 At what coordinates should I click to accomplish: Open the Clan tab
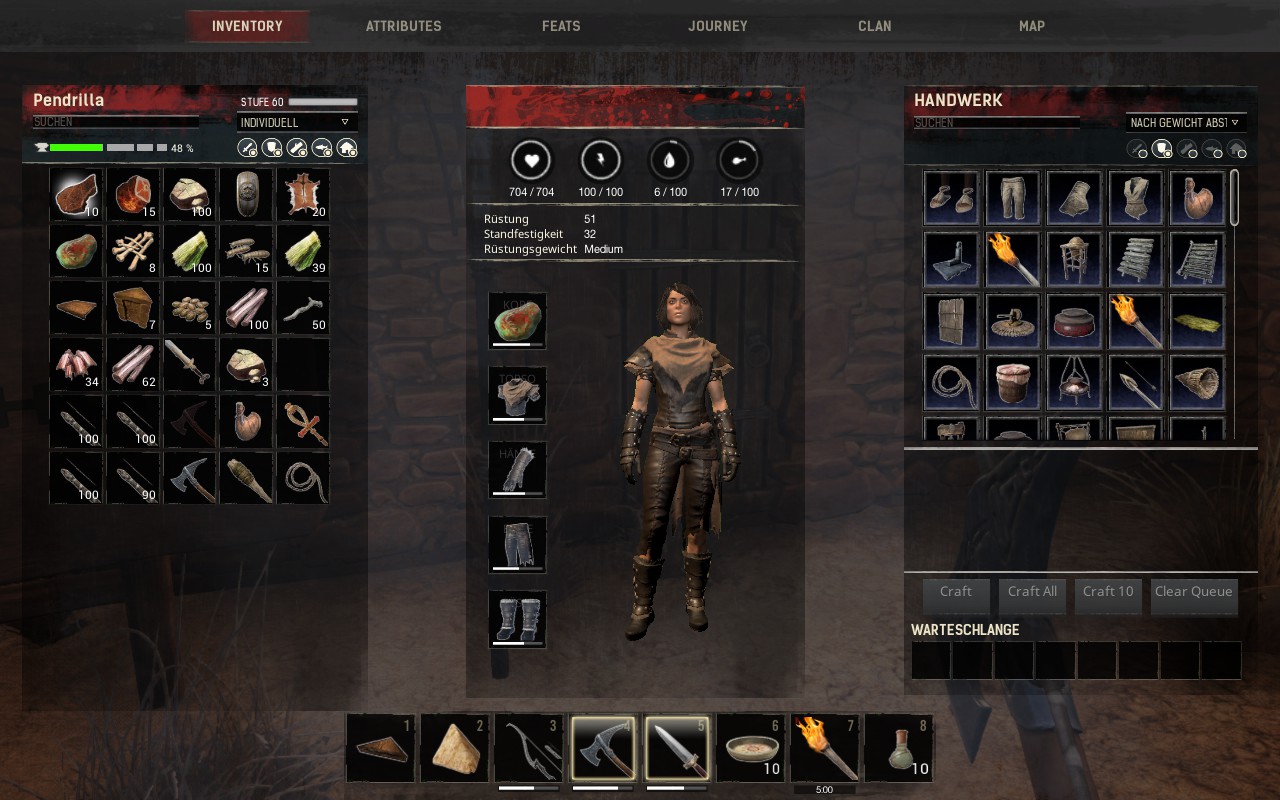tap(875, 26)
